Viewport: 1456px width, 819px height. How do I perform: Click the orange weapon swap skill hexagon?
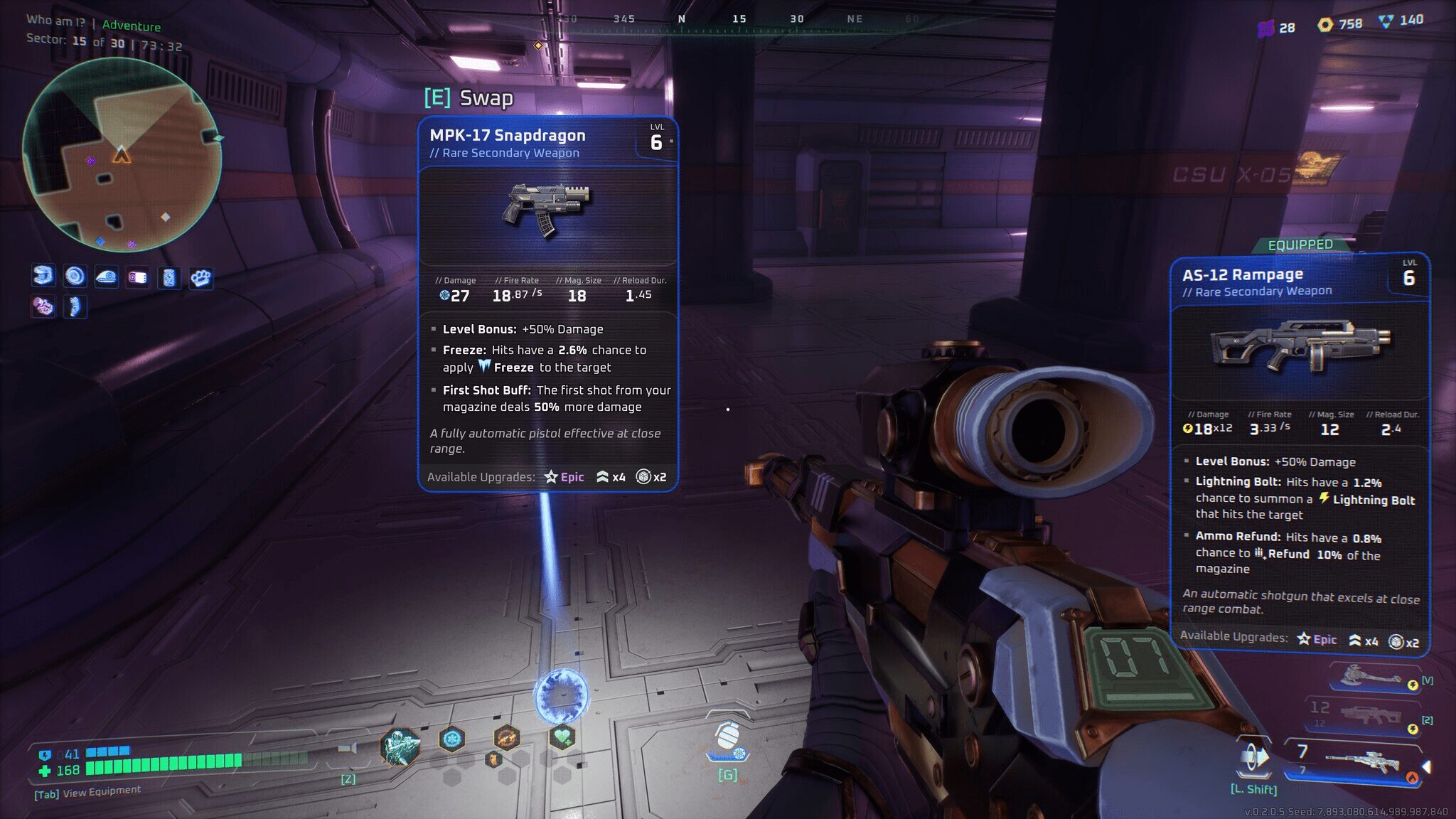click(x=506, y=739)
